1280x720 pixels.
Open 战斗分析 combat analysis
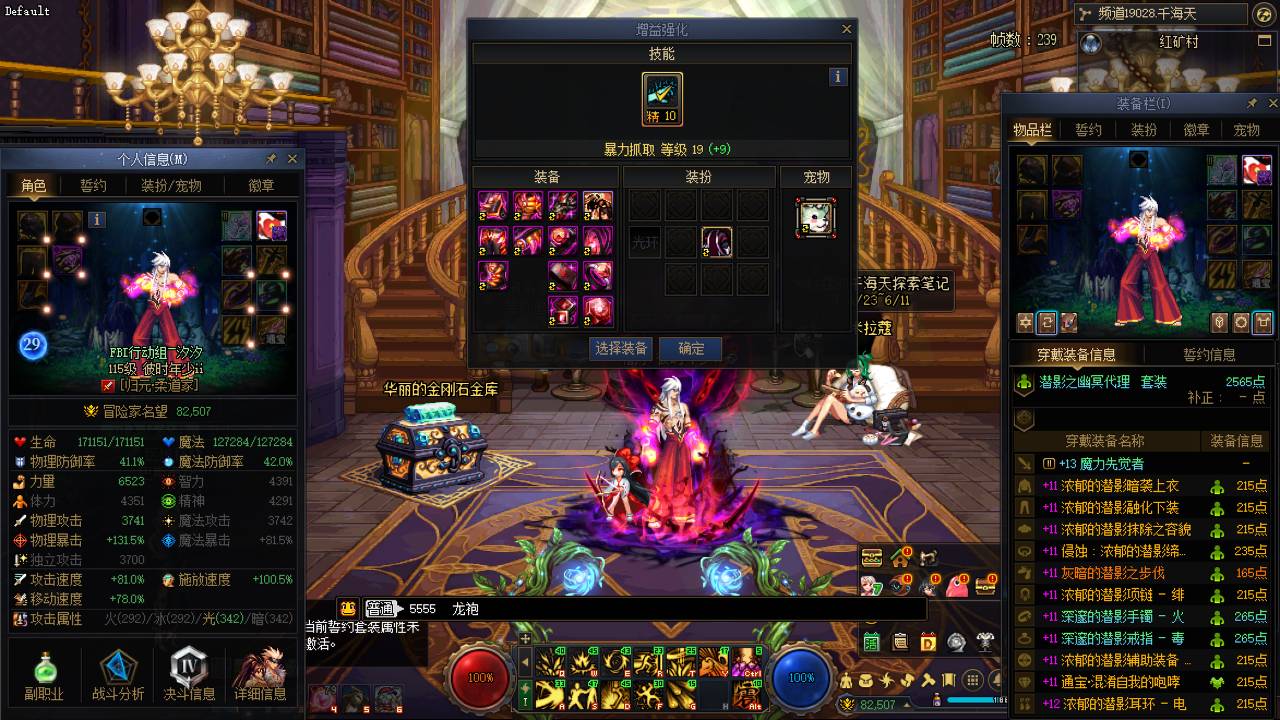[118, 674]
